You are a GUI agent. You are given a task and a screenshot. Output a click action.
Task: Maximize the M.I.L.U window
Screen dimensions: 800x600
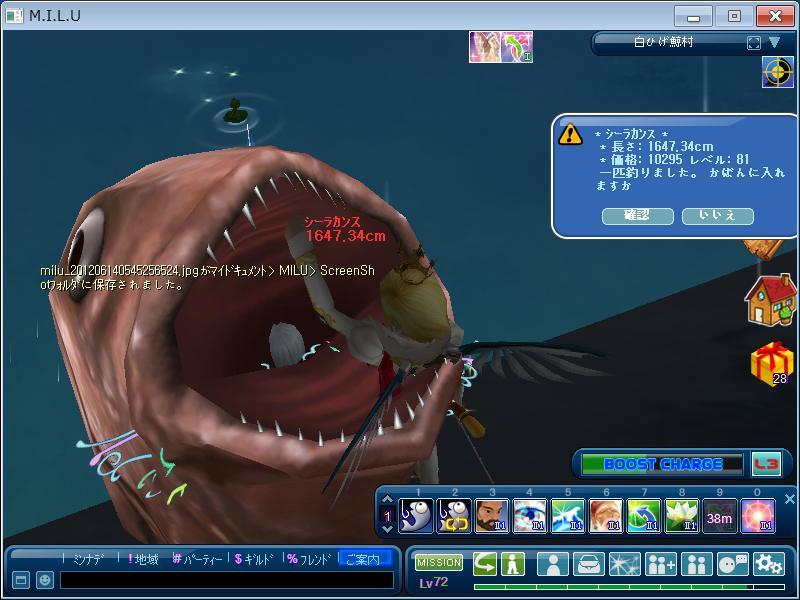coord(735,16)
